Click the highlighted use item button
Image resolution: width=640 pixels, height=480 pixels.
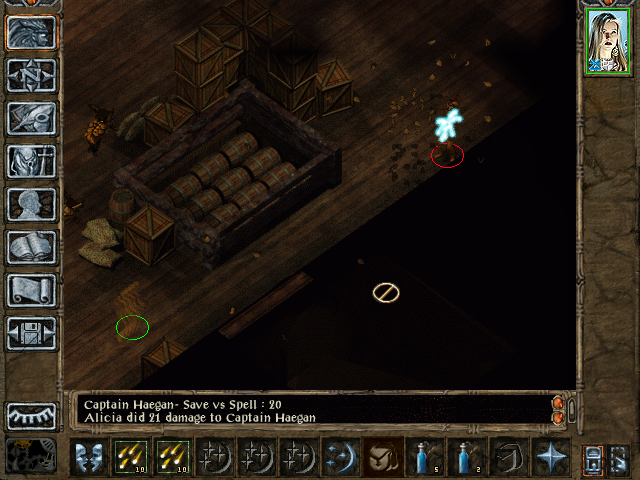point(382,455)
